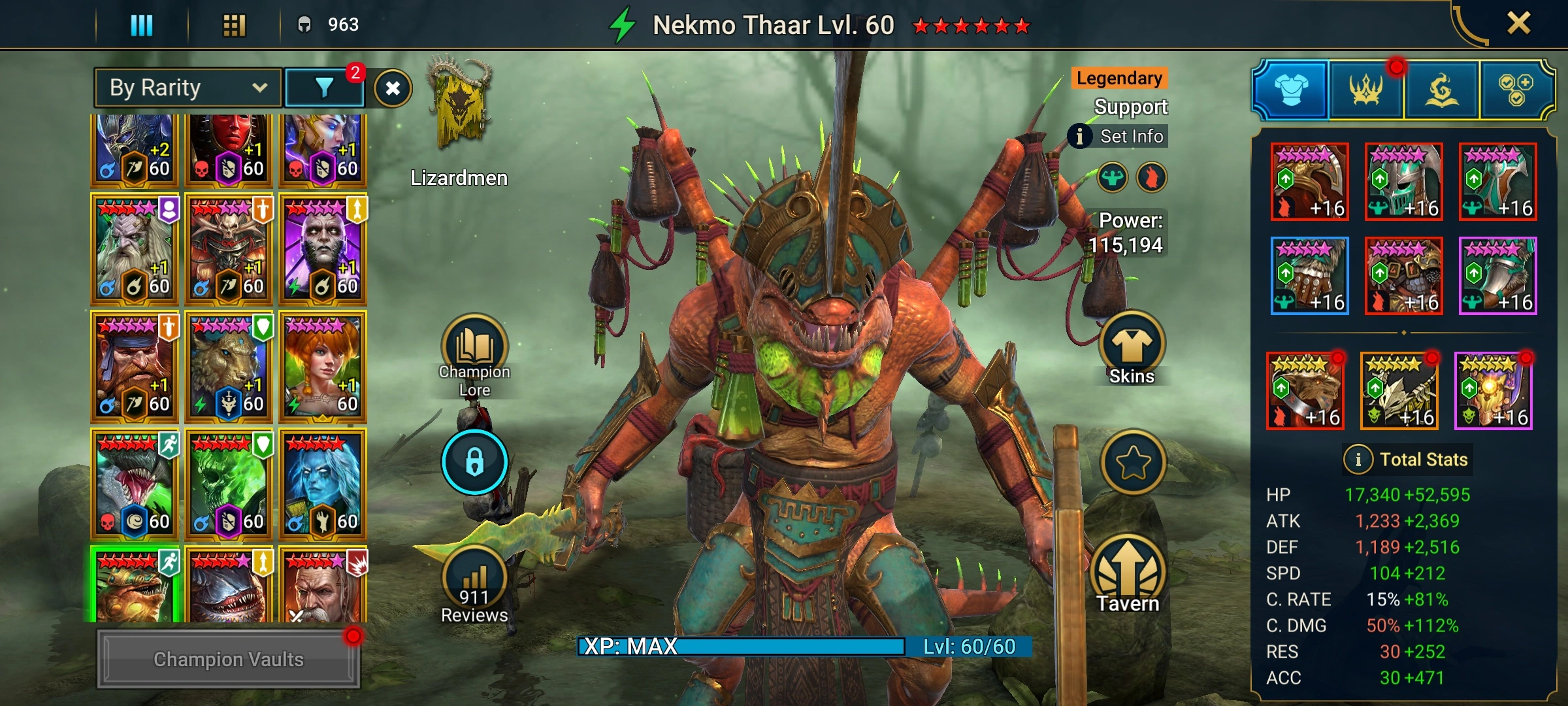This screenshot has width=1568, height=706.
Task: Switch to the masteries crown tab
Action: point(1365,90)
